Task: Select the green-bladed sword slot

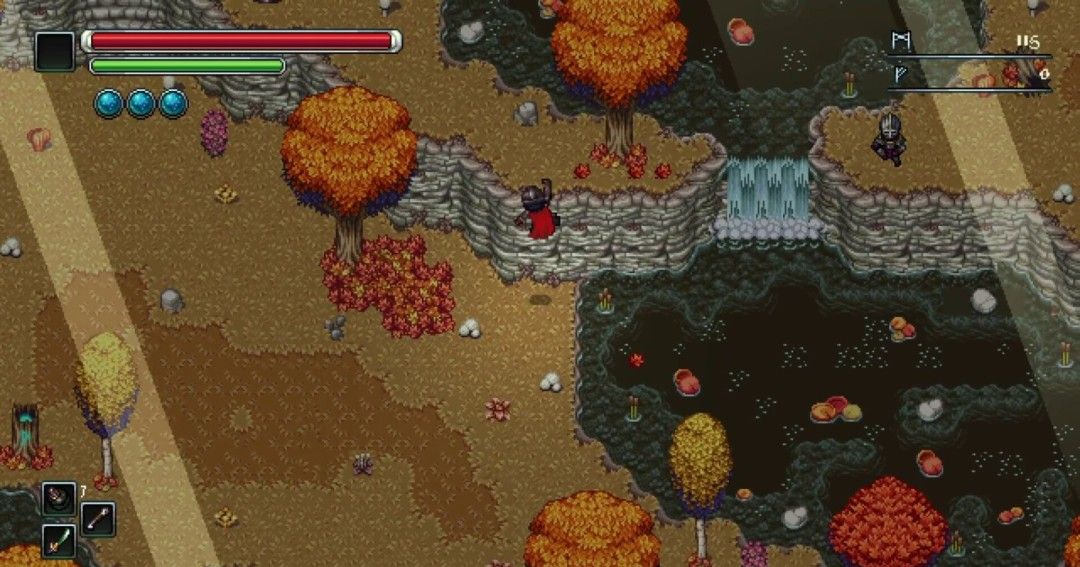Action: (x=58, y=541)
